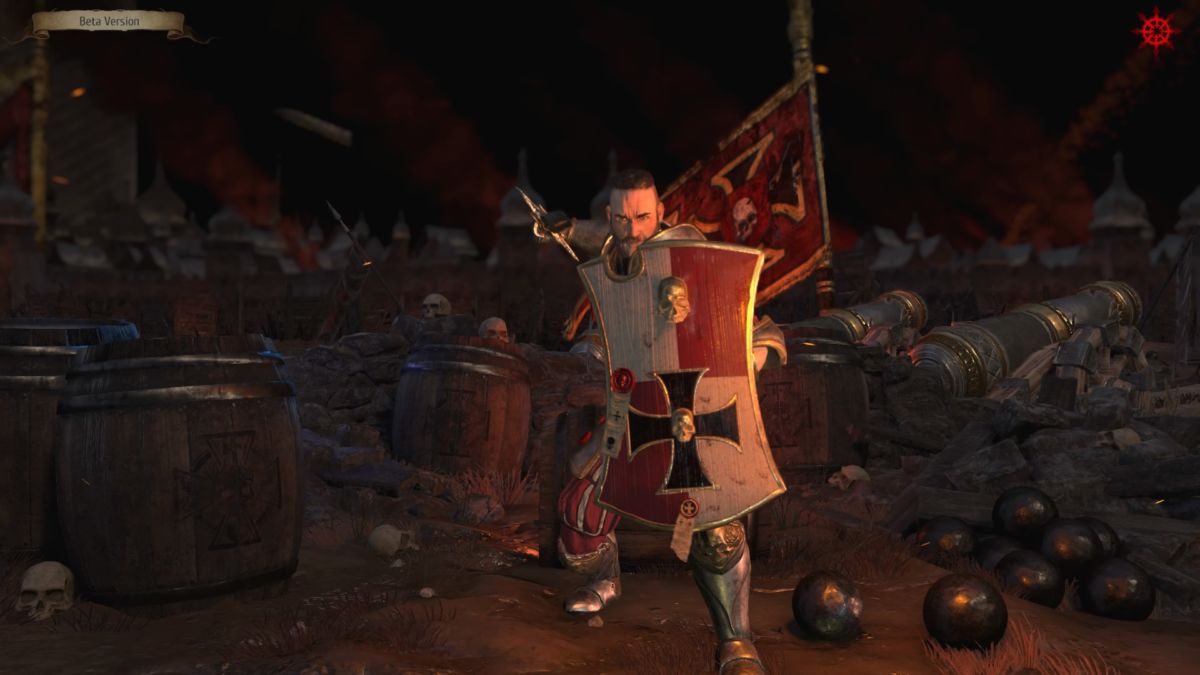Click the Beta Version banner
Screen dimensions: 1200x675
[109, 22]
